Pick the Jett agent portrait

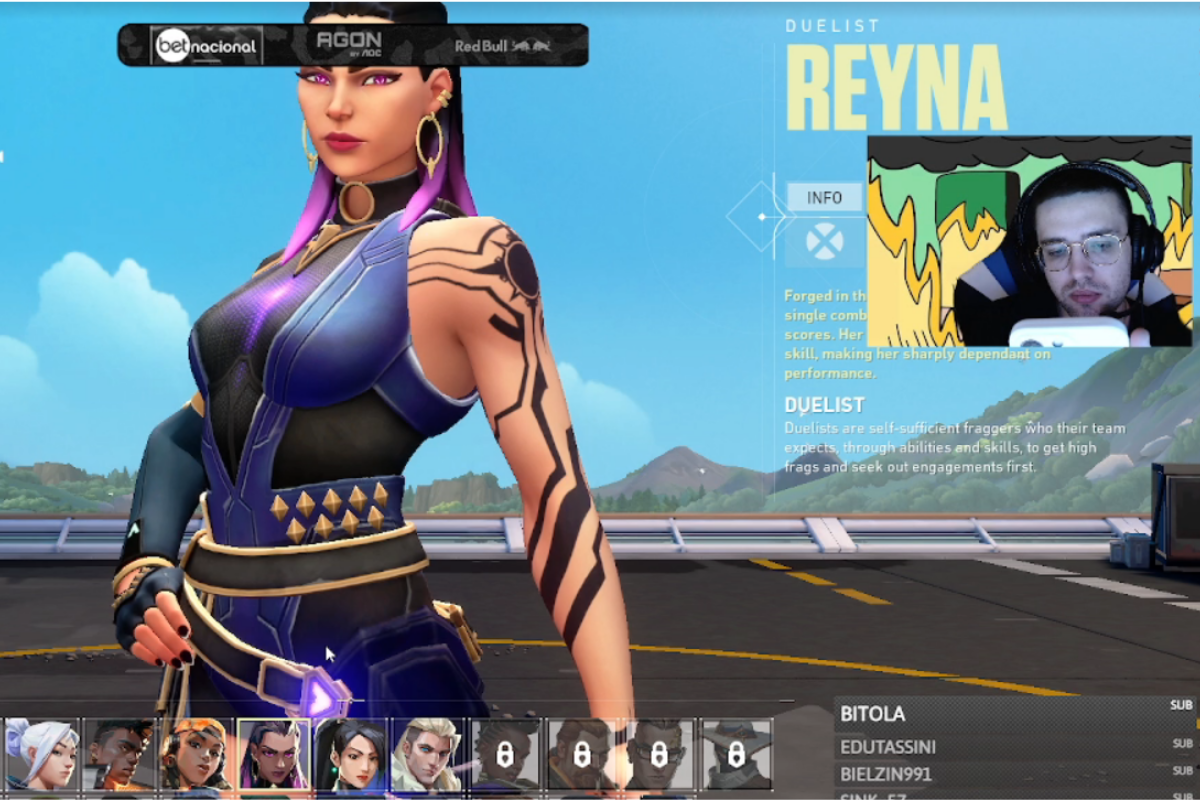pos(42,755)
